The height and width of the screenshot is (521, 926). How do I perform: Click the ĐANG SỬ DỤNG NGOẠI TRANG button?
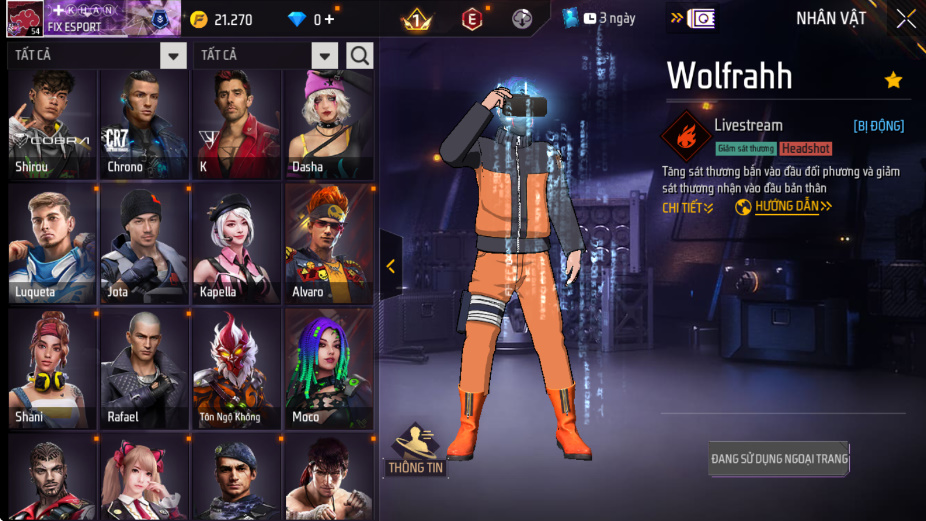pos(779,459)
